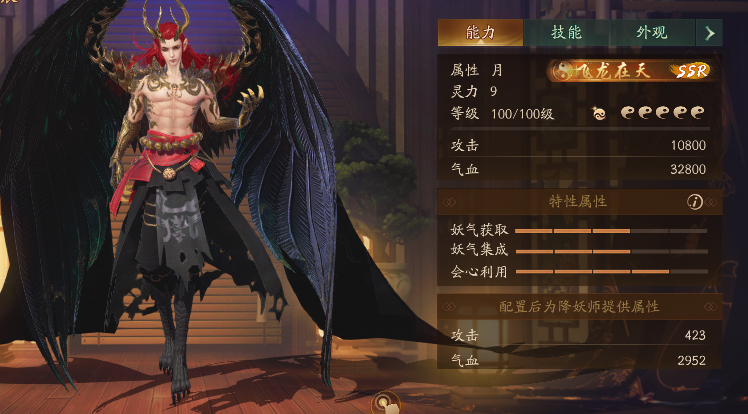The image size is (748, 414).
Task: Switch to the 能力 tab
Action: (x=480, y=32)
